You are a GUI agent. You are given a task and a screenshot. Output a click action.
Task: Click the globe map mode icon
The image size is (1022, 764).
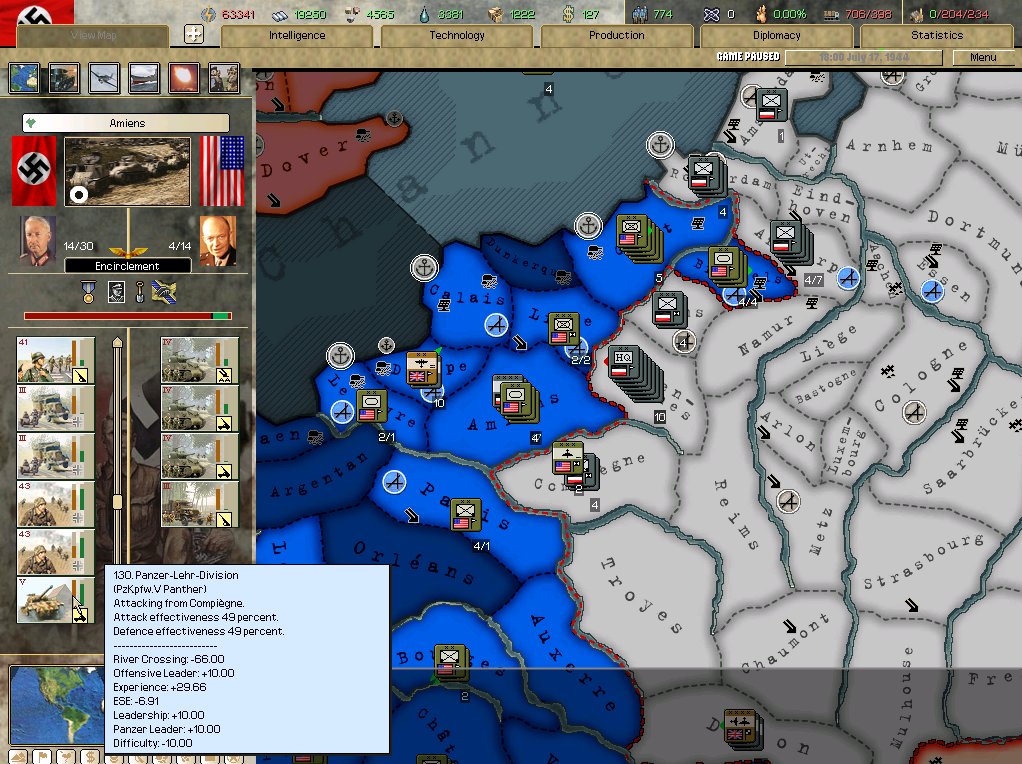coord(24,78)
